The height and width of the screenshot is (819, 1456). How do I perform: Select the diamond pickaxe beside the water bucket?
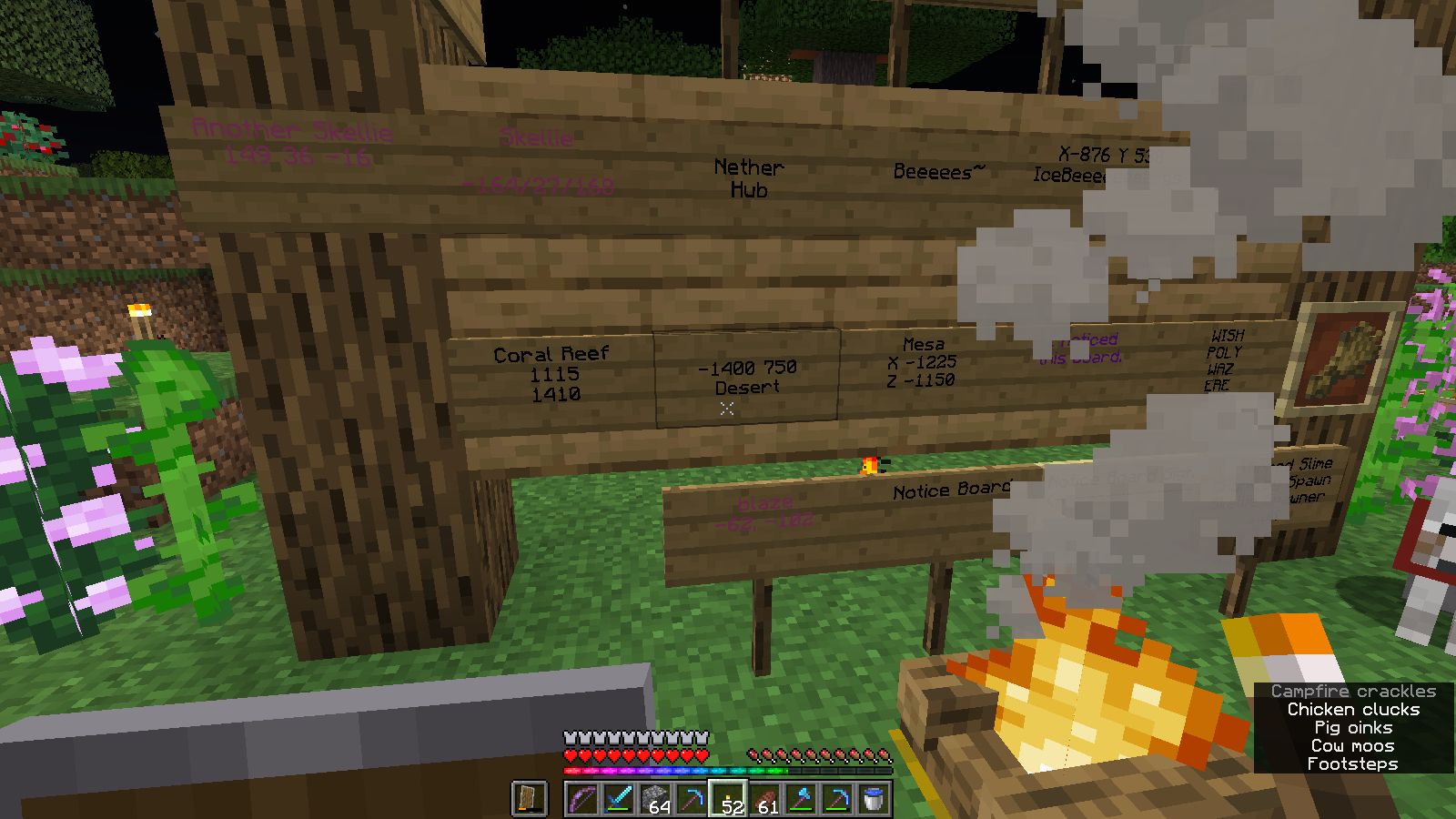(x=837, y=799)
